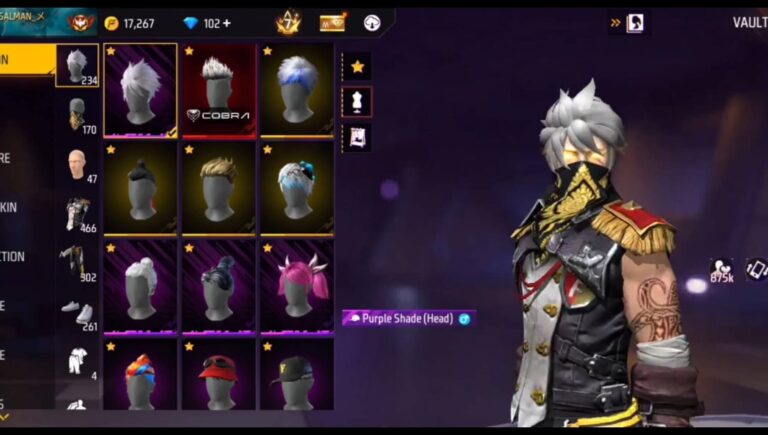Select the black cap headwear item

pyautogui.click(x=297, y=376)
